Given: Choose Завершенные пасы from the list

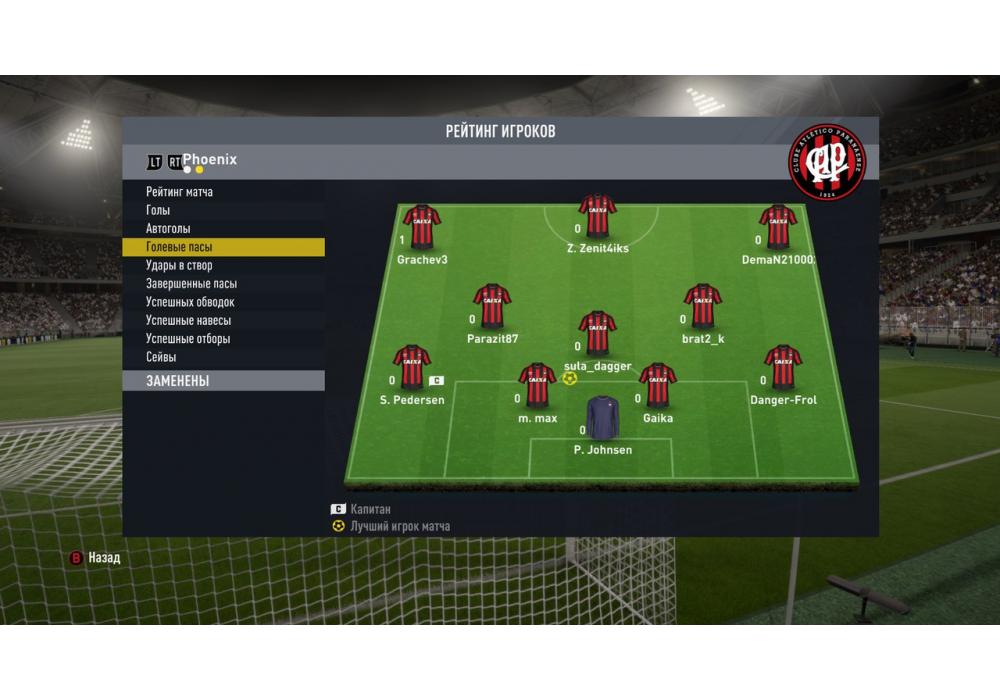Looking at the screenshot, I should point(191,284).
